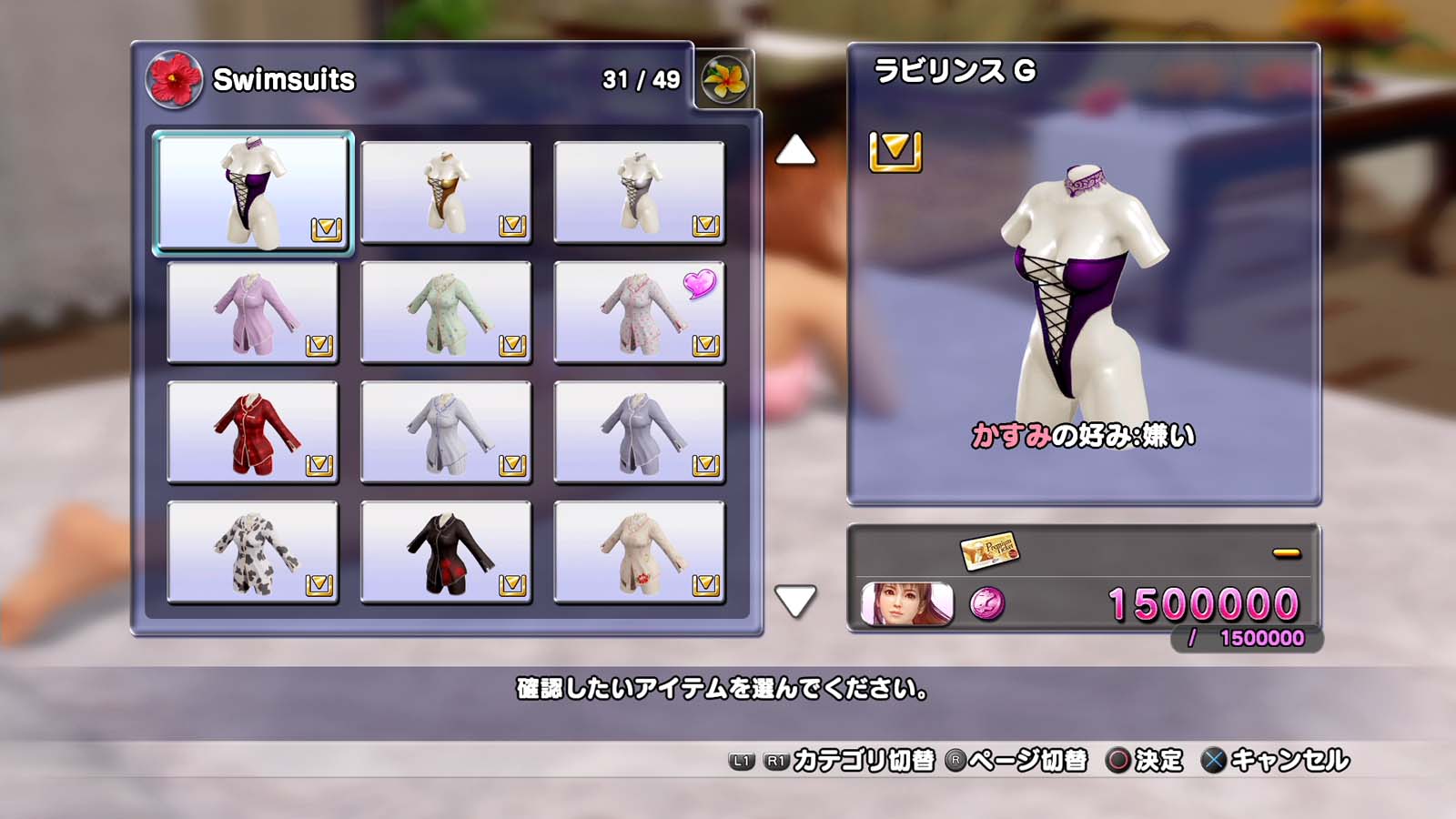1456x819 pixels.
Task: Select the pink floral pajamas with heart
Action: (x=639, y=312)
